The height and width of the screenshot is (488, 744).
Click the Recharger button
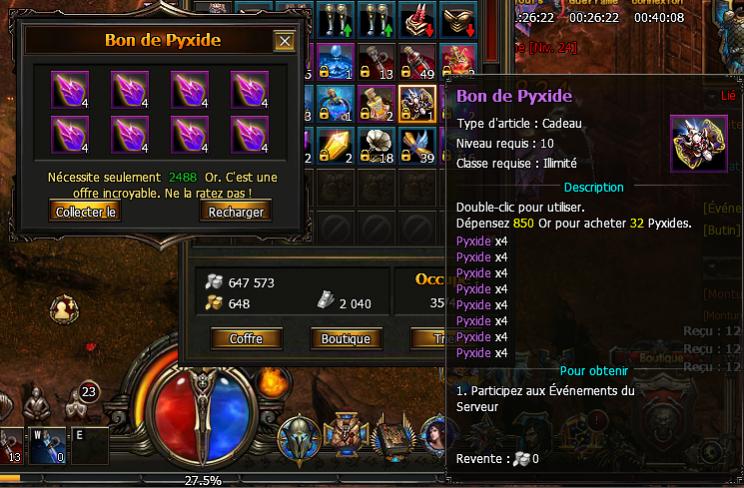pos(237,212)
